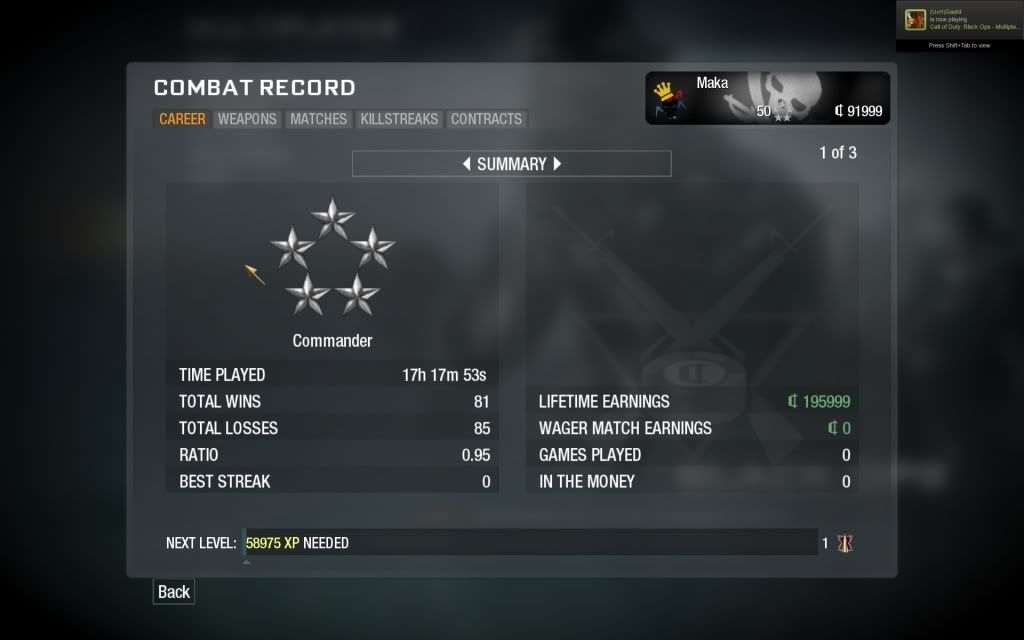Screen dimensions: 1024x640
Task: View the Contracts tab
Action: pyautogui.click(x=486, y=119)
